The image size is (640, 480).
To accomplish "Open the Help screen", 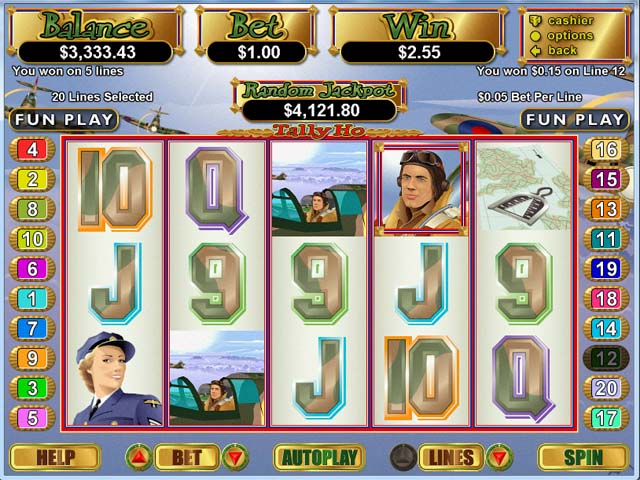I will (x=55, y=458).
